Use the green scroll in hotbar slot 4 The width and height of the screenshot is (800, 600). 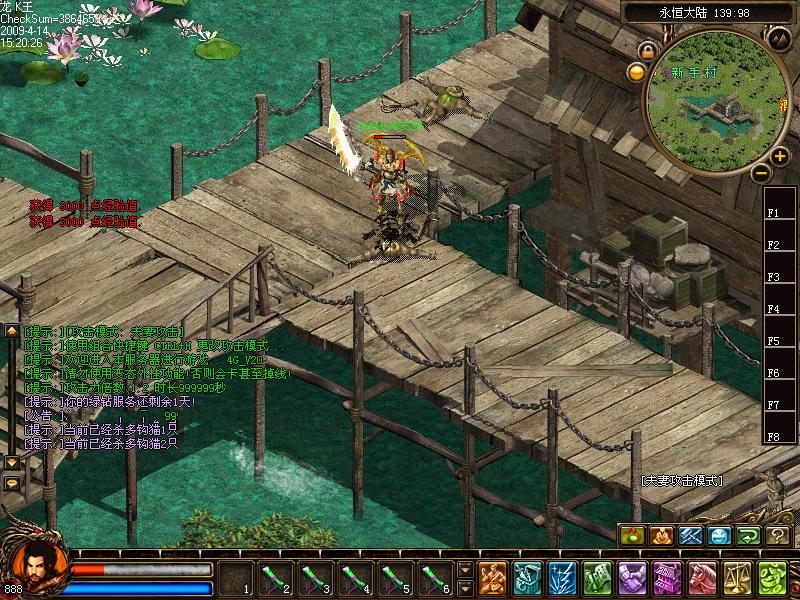(x=355, y=577)
